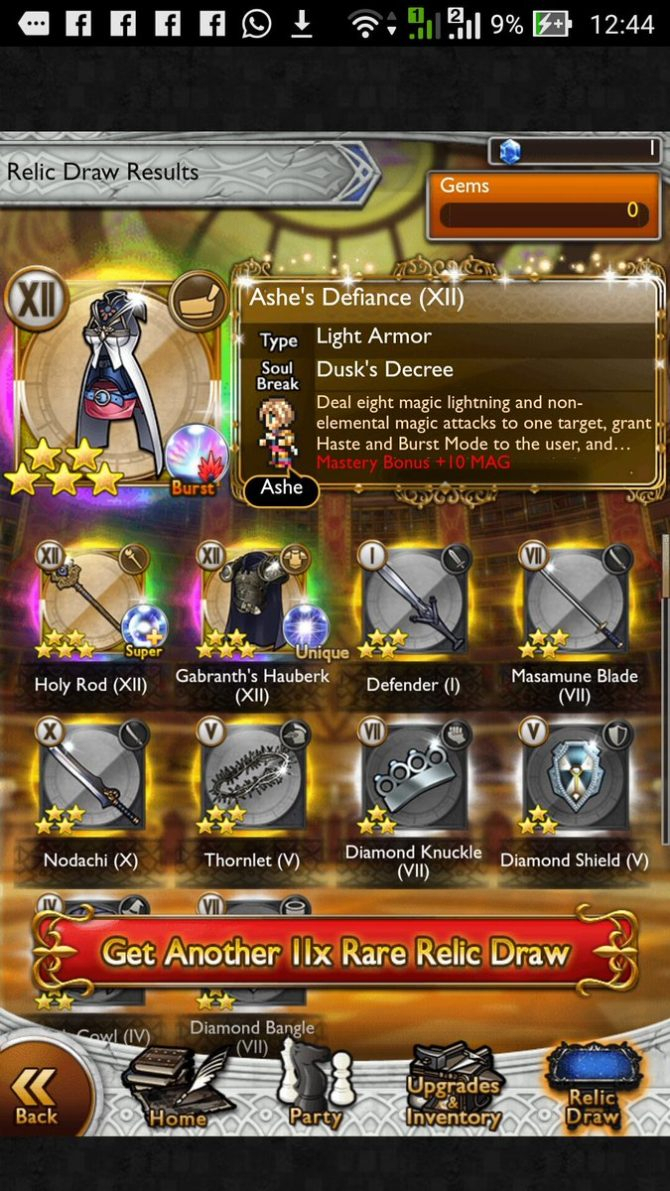
Task: Open the Party menu
Action: [x=315, y=1090]
